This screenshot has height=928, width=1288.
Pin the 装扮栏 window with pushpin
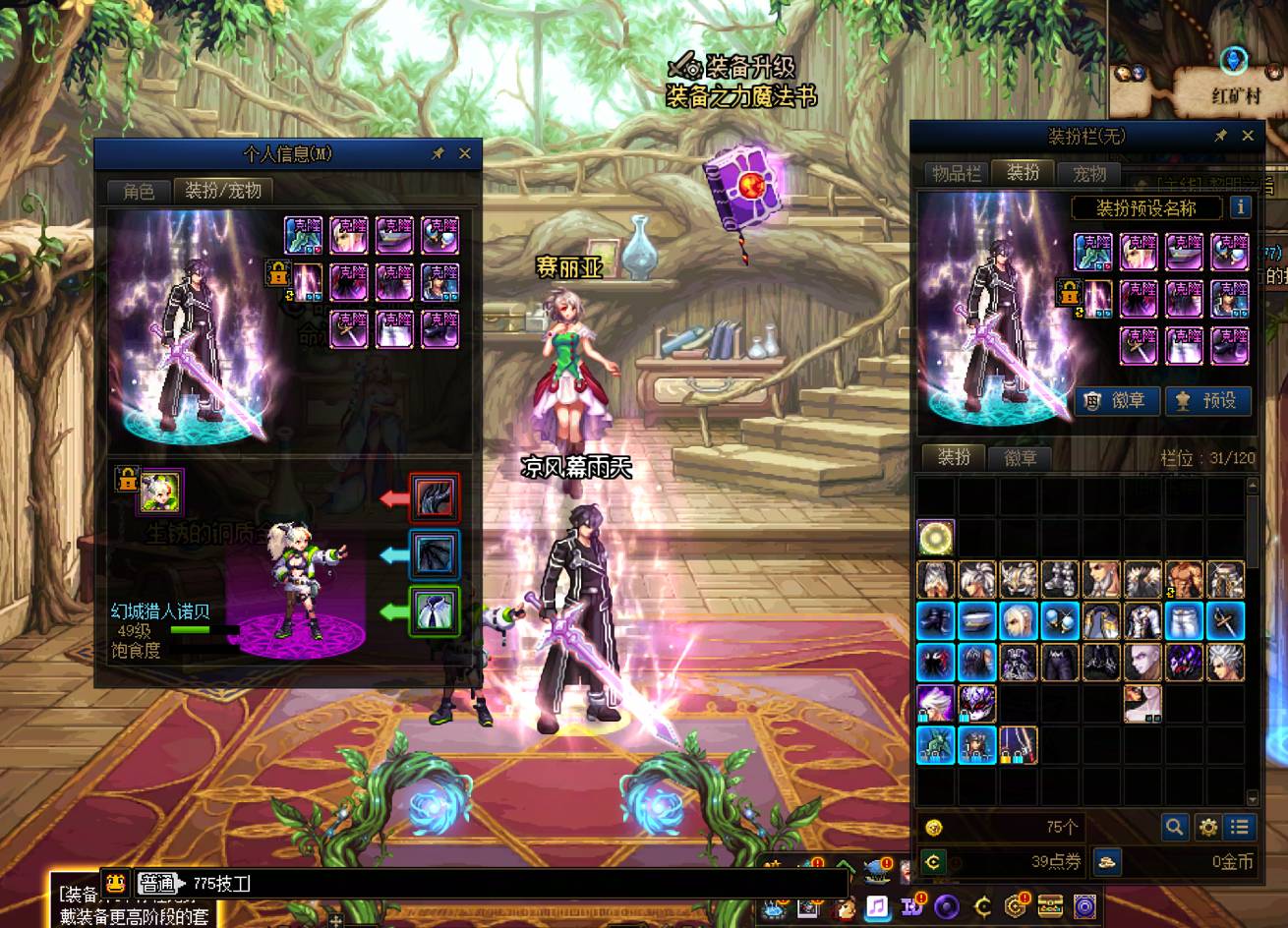1220,136
